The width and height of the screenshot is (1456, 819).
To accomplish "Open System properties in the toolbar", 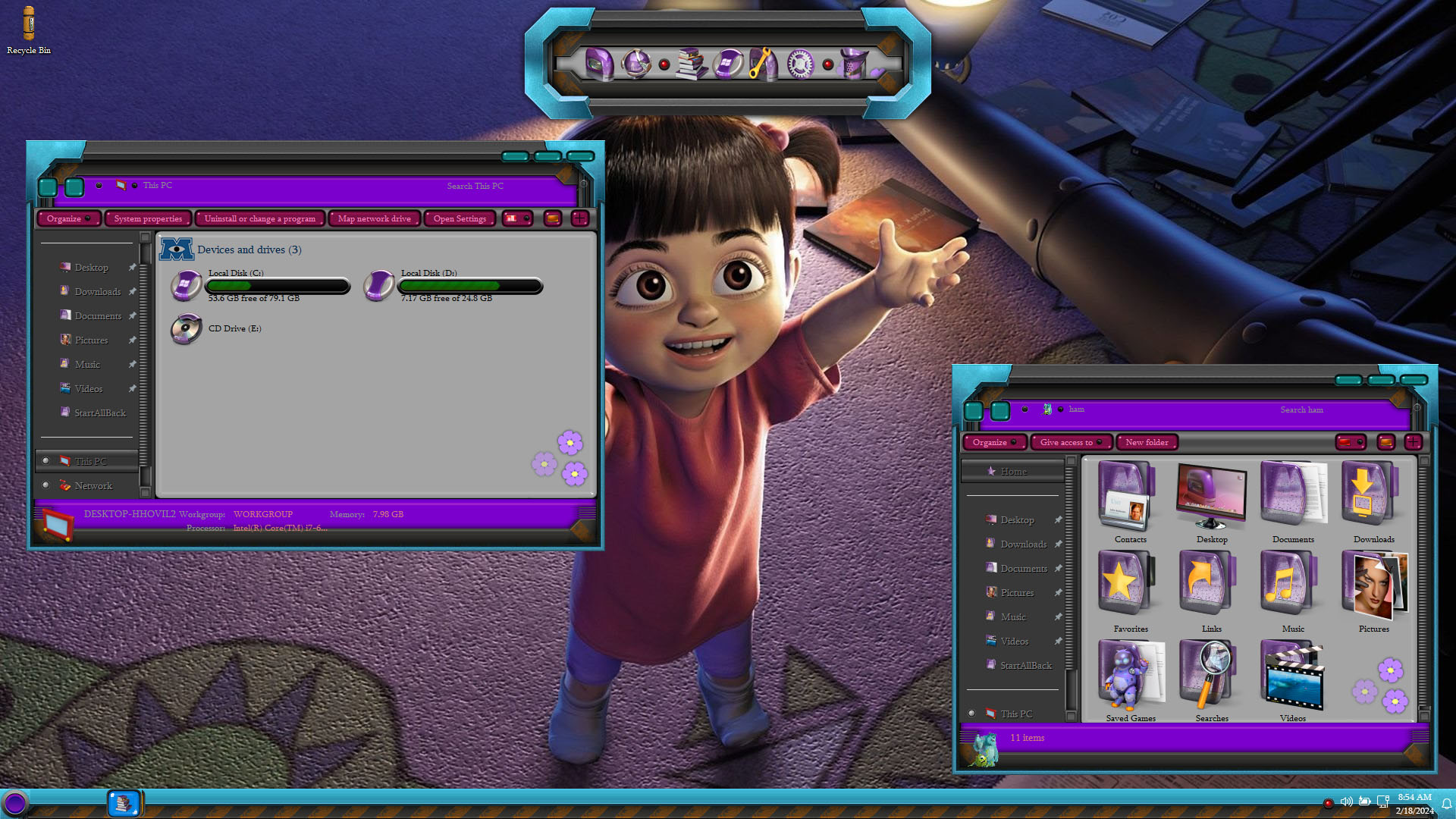I will 148,219.
